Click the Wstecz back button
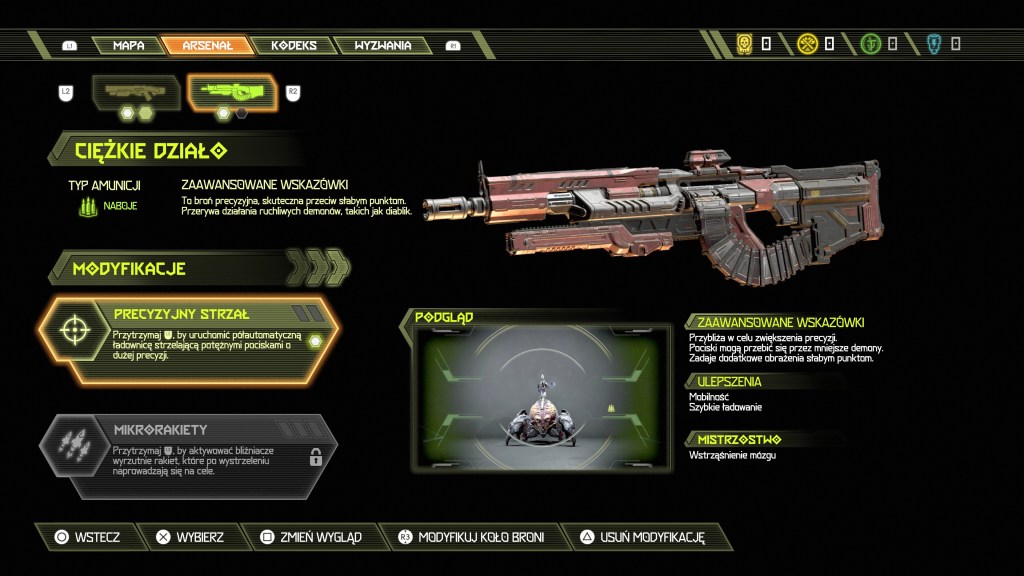 coord(87,537)
